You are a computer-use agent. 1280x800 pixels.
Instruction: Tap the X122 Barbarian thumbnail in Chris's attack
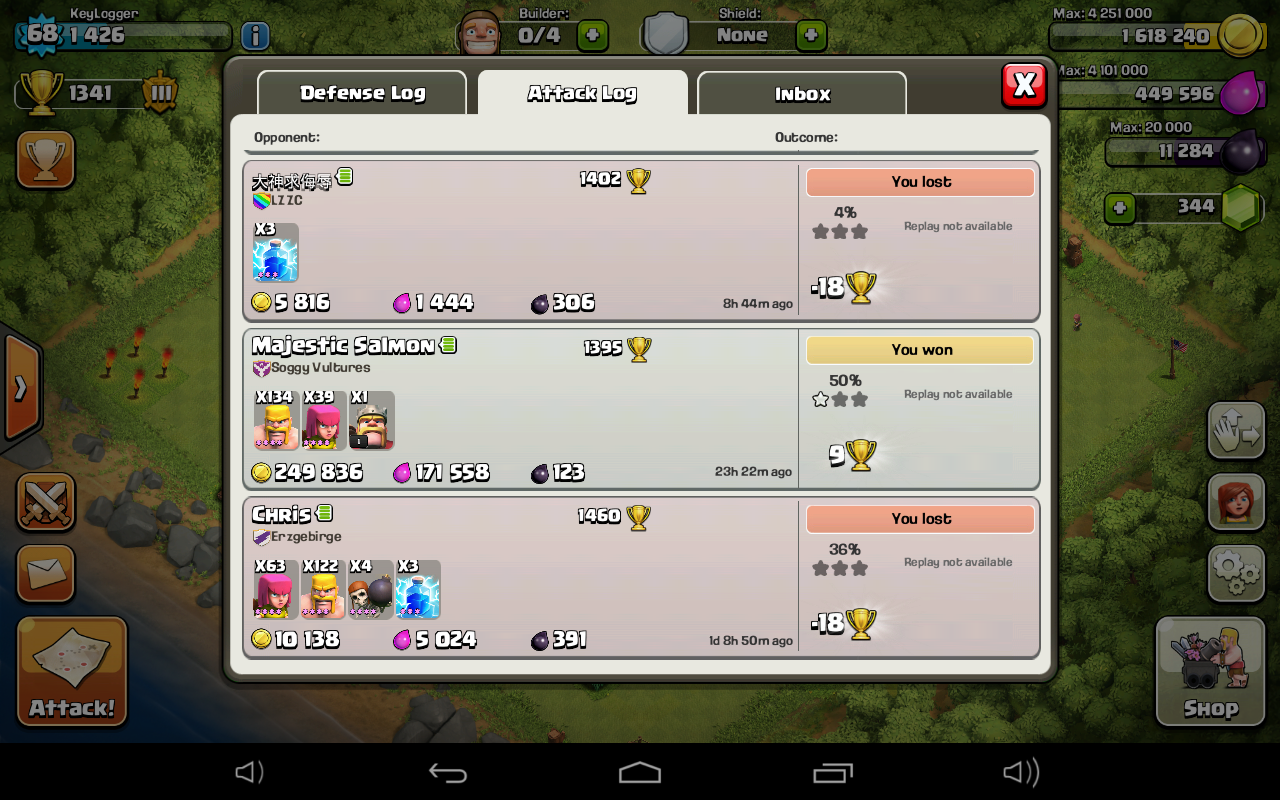tap(323, 590)
